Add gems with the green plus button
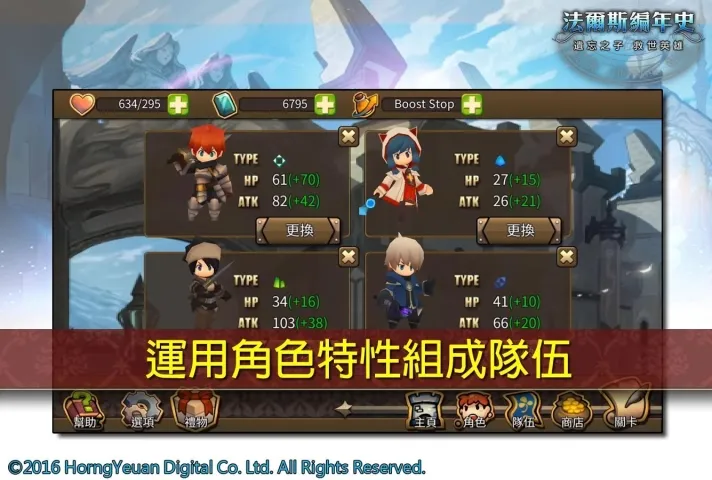712x480 pixels. tap(325, 104)
